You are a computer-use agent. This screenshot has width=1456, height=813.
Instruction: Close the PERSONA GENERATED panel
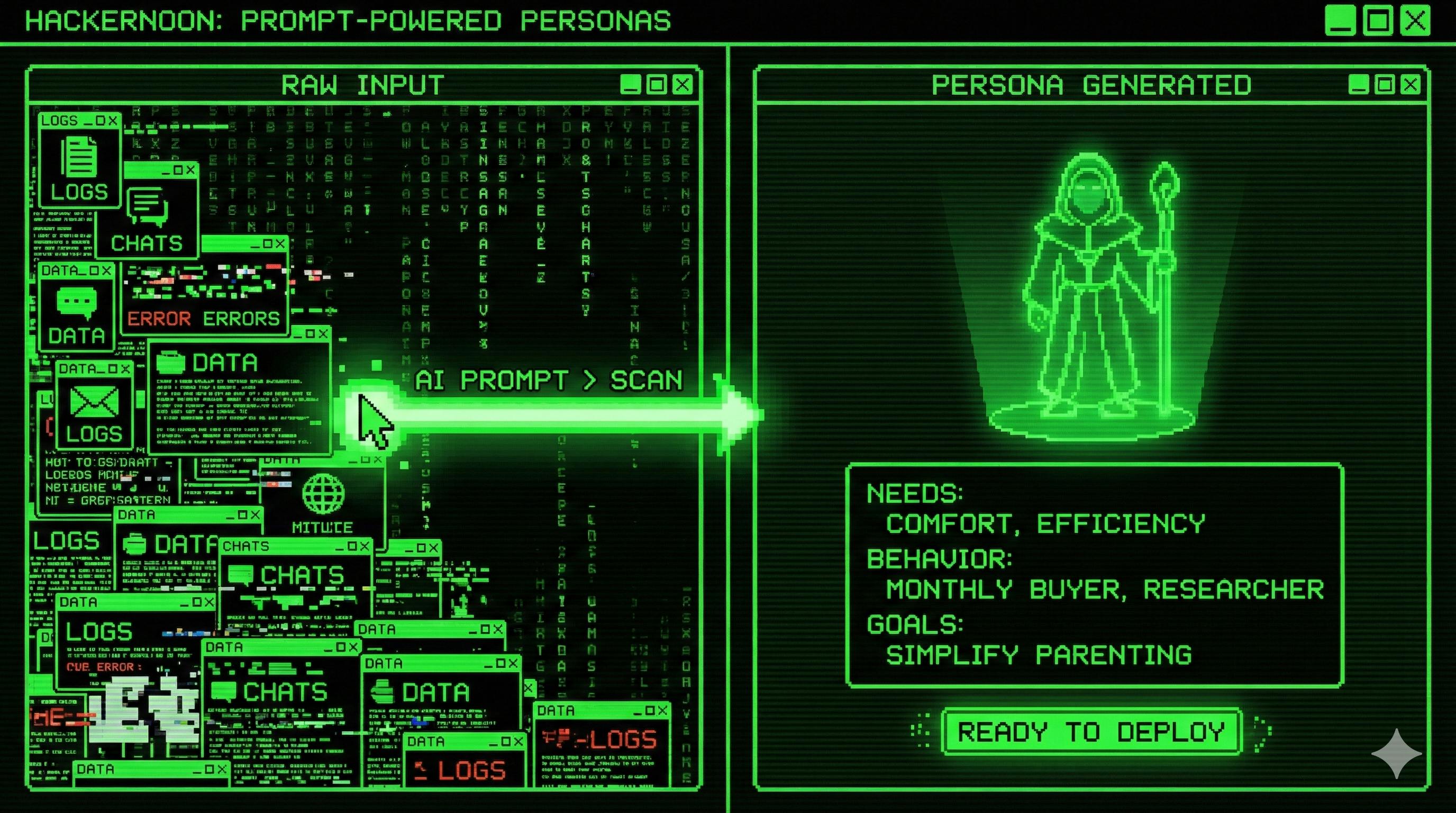click(x=1411, y=85)
